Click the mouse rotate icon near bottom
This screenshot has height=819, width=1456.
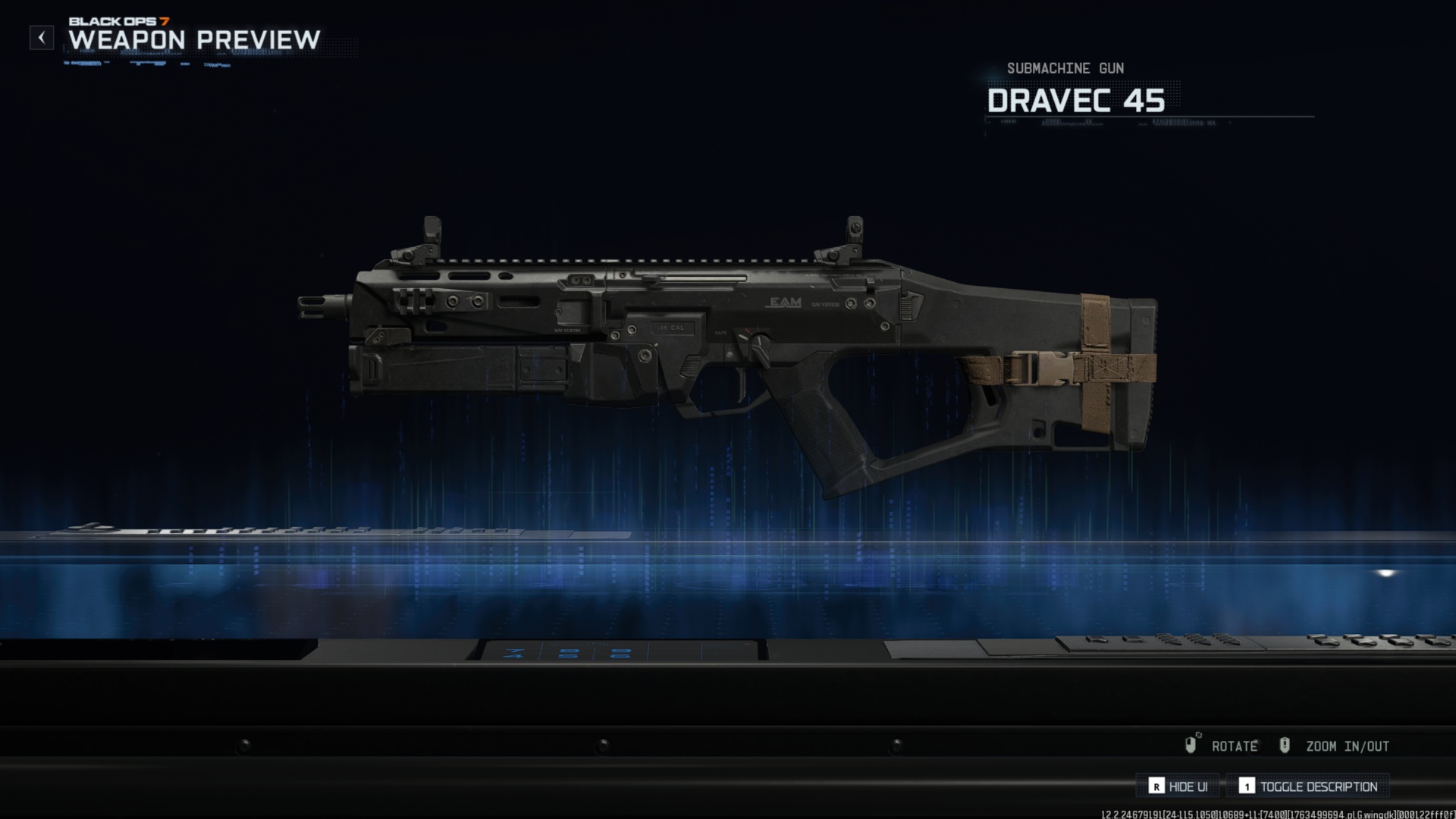click(x=1191, y=745)
